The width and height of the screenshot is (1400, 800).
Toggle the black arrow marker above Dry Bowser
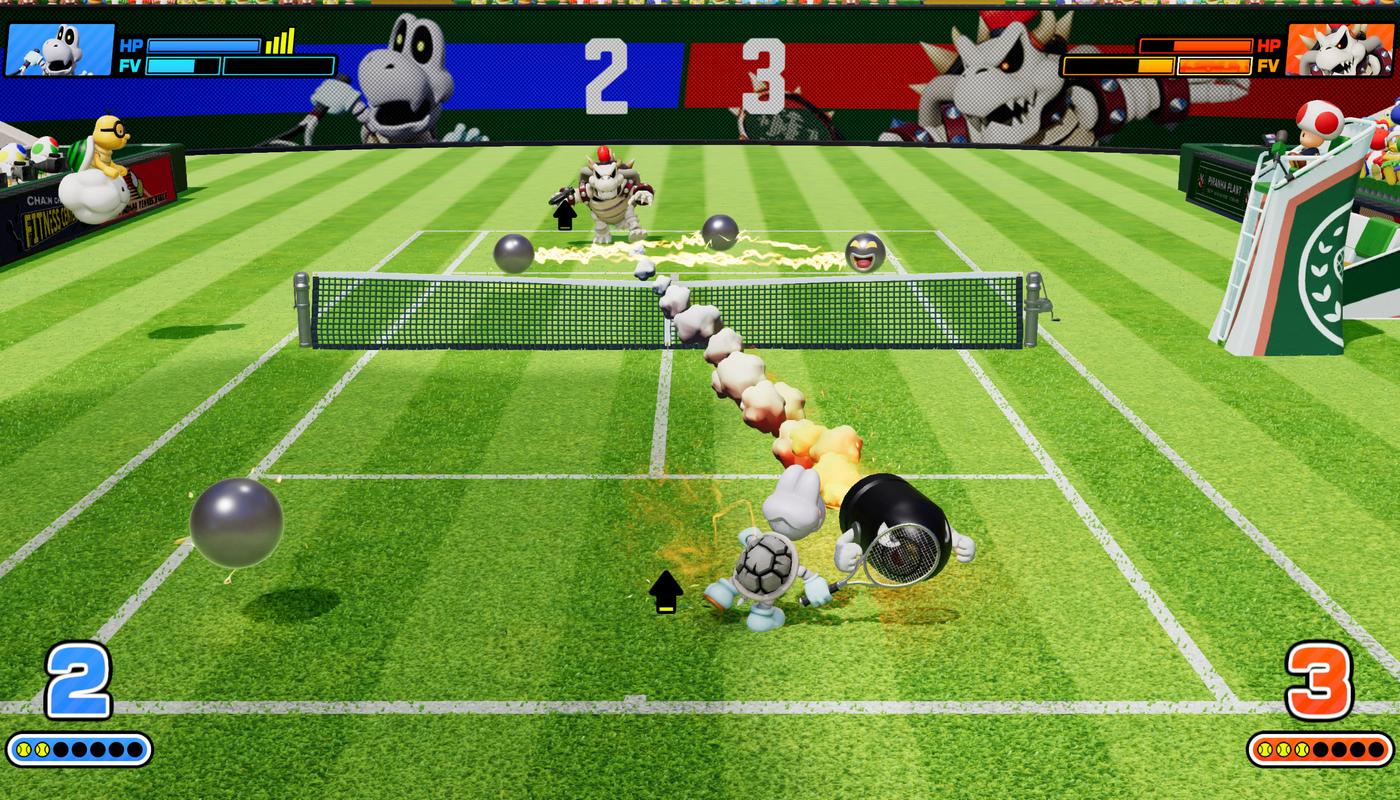pos(563,212)
